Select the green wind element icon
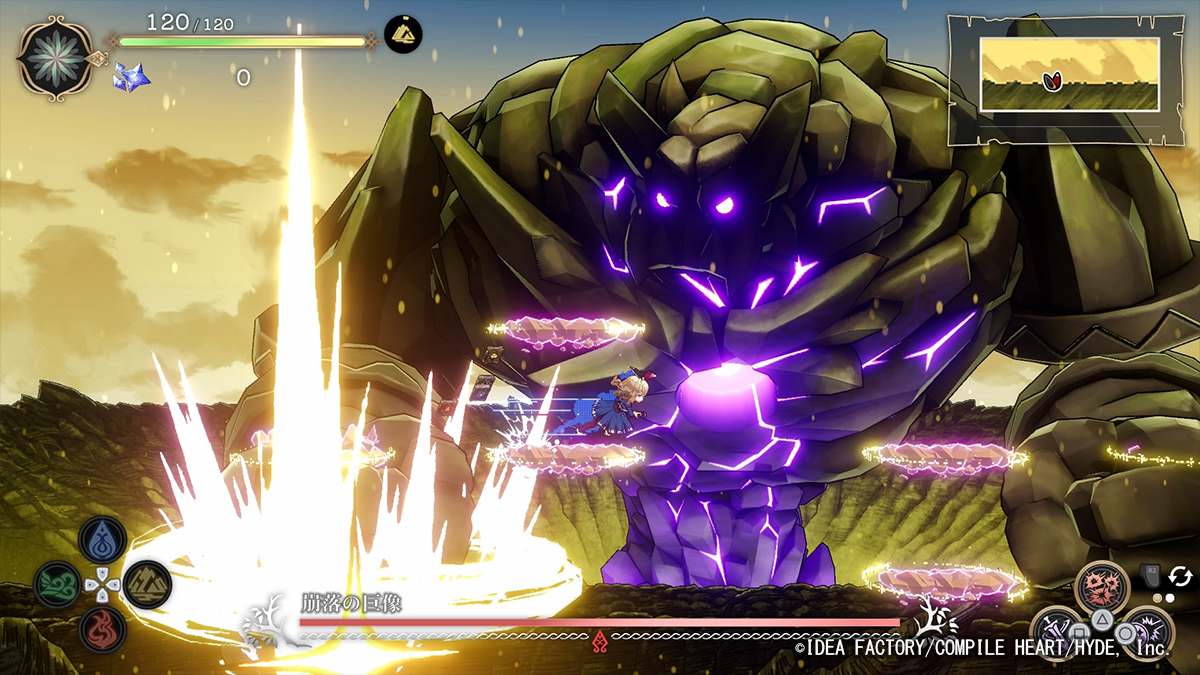1200x675 pixels. pos(57,585)
